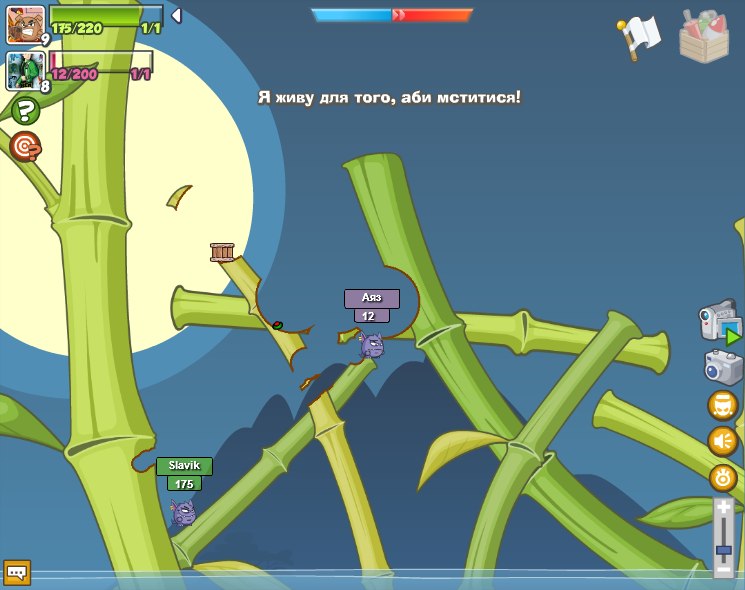Click the white surrender flag
Screen dimensions: 745x590
coord(639,37)
